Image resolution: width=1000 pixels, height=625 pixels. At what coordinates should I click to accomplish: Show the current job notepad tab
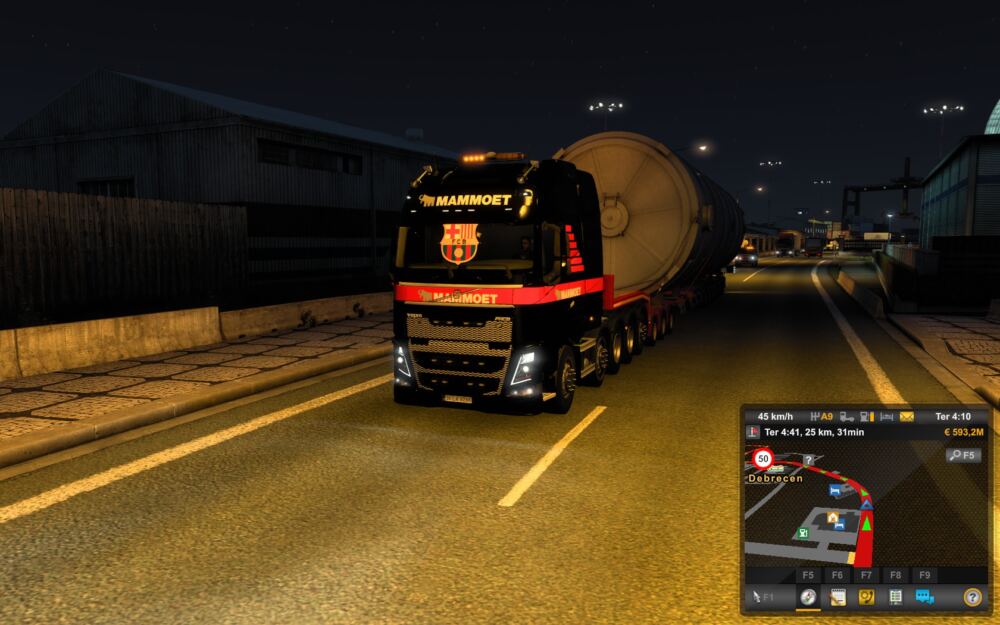pyautogui.click(x=838, y=597)
